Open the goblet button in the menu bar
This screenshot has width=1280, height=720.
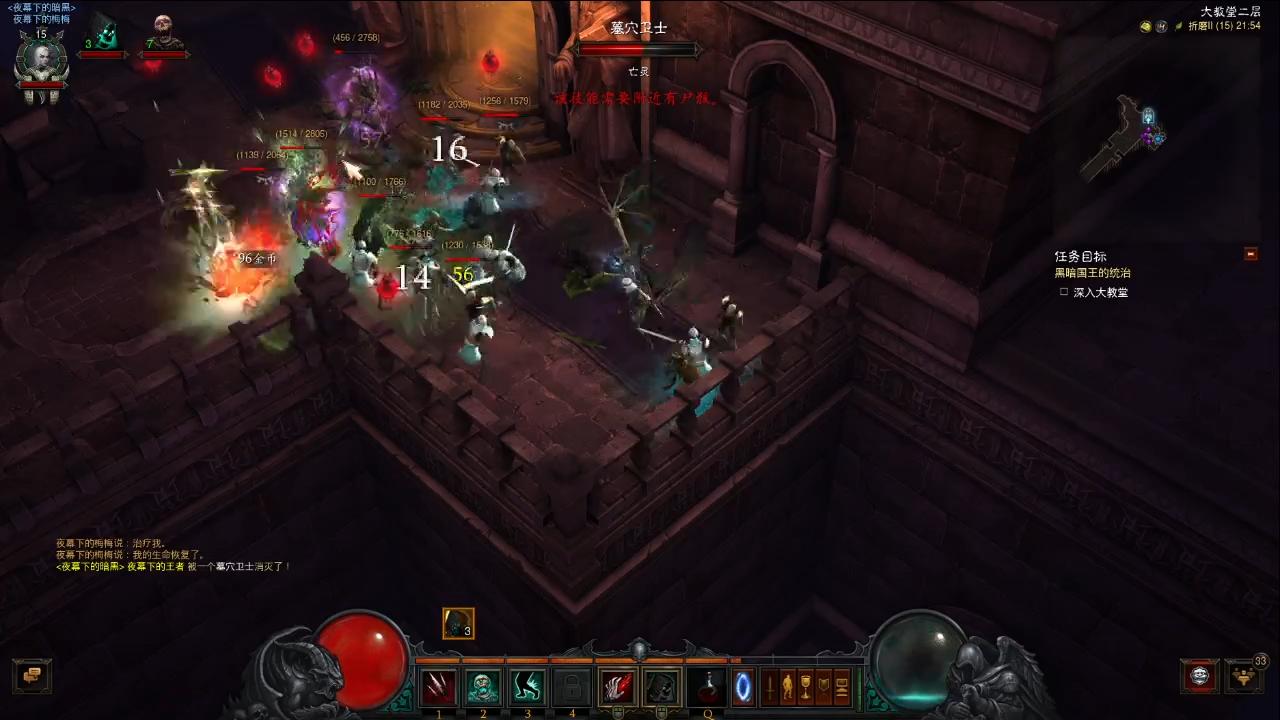(x=806, y=687)
